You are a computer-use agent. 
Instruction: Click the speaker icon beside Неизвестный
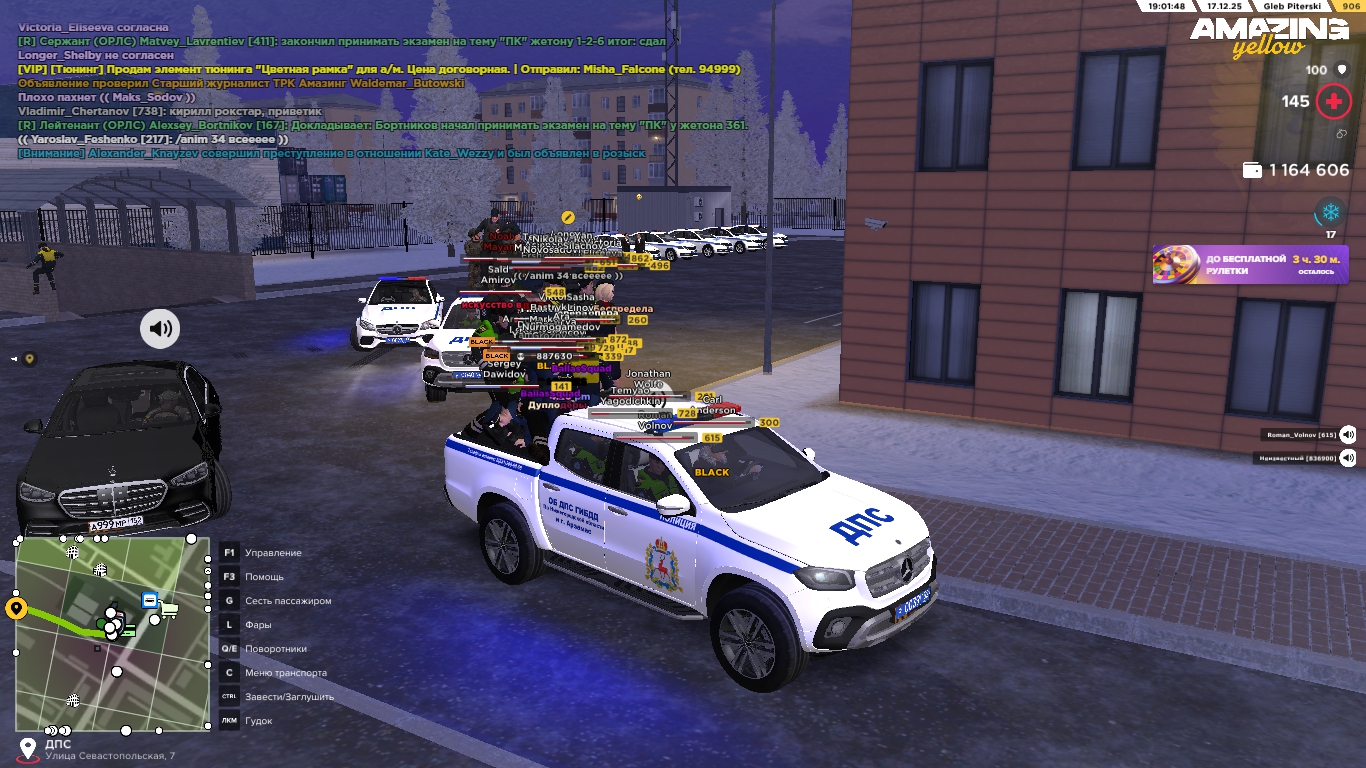point(1348,458)
